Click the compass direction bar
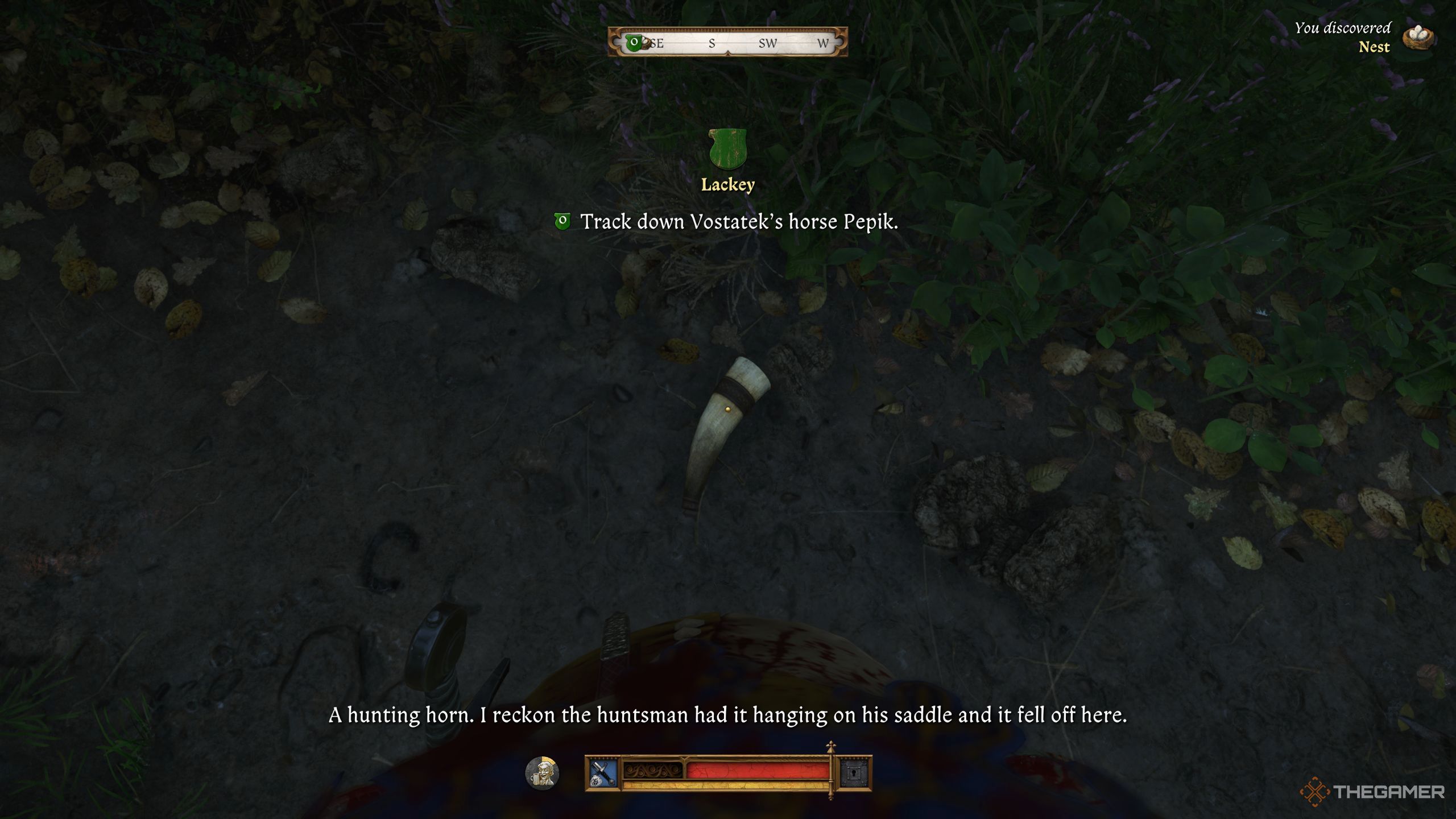 click(x=727, y=42)
